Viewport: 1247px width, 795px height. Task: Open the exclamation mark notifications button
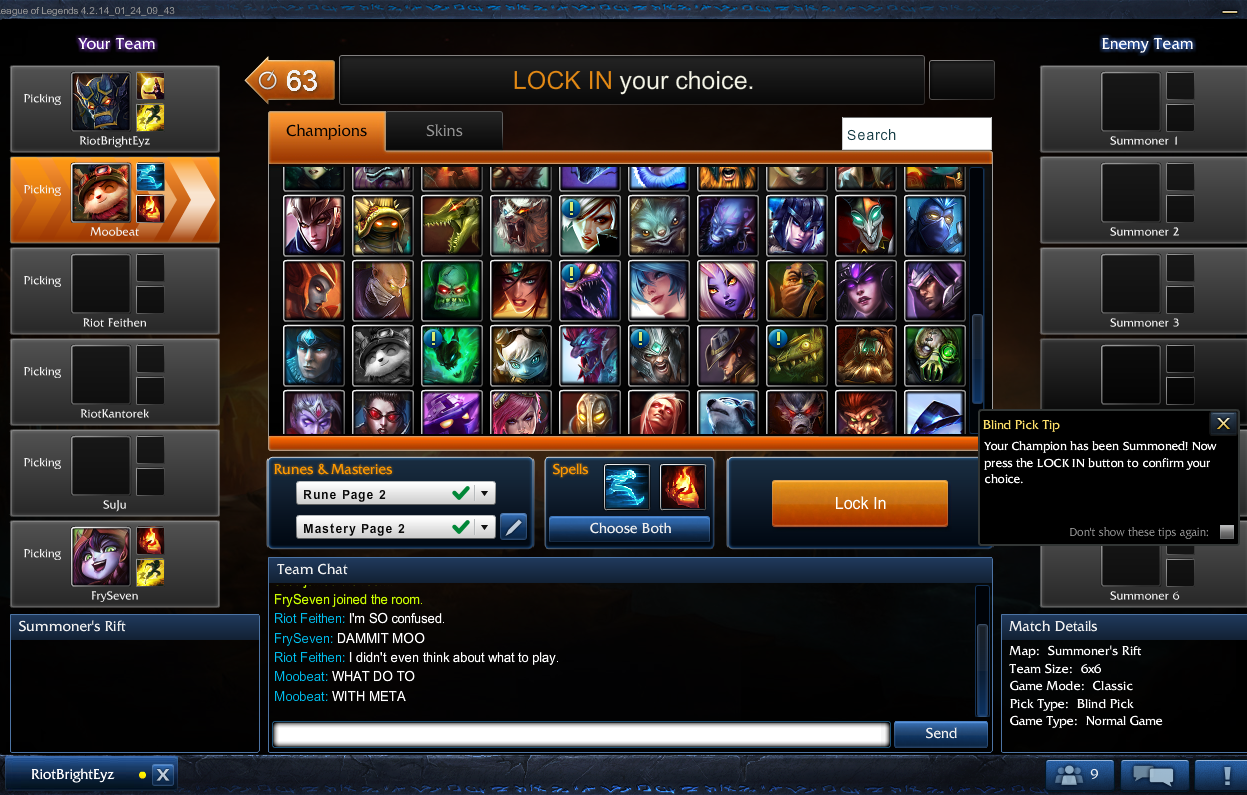pos(1226,774)
